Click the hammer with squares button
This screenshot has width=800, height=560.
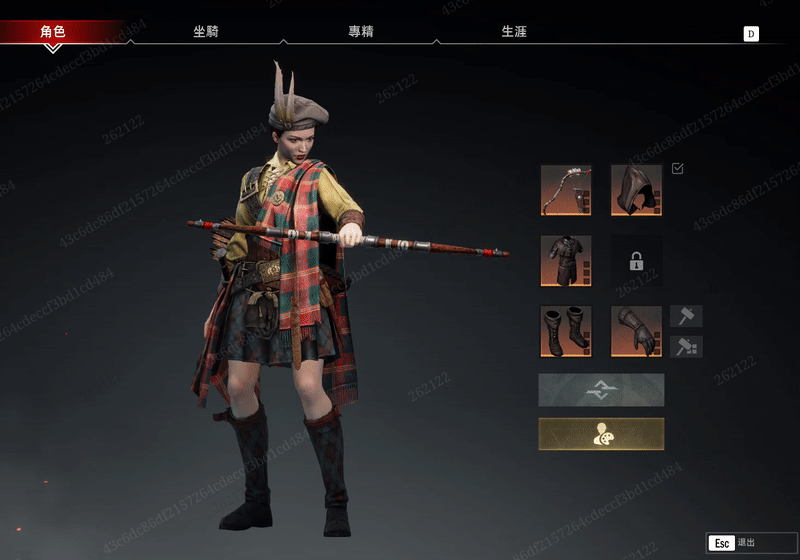(x=686, y=346)
